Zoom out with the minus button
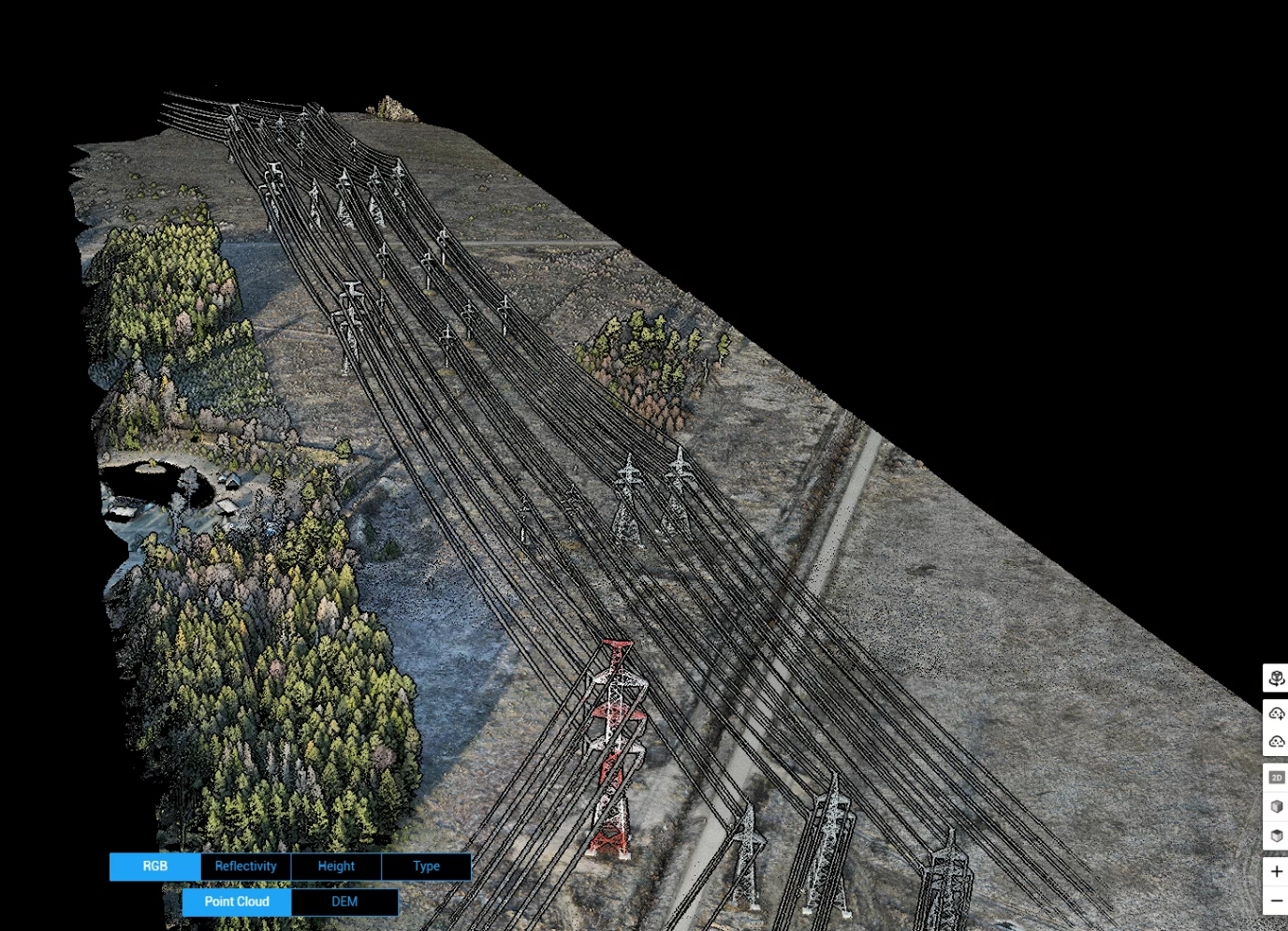This screenshot has height=931, width=1288. point(1276,901)
